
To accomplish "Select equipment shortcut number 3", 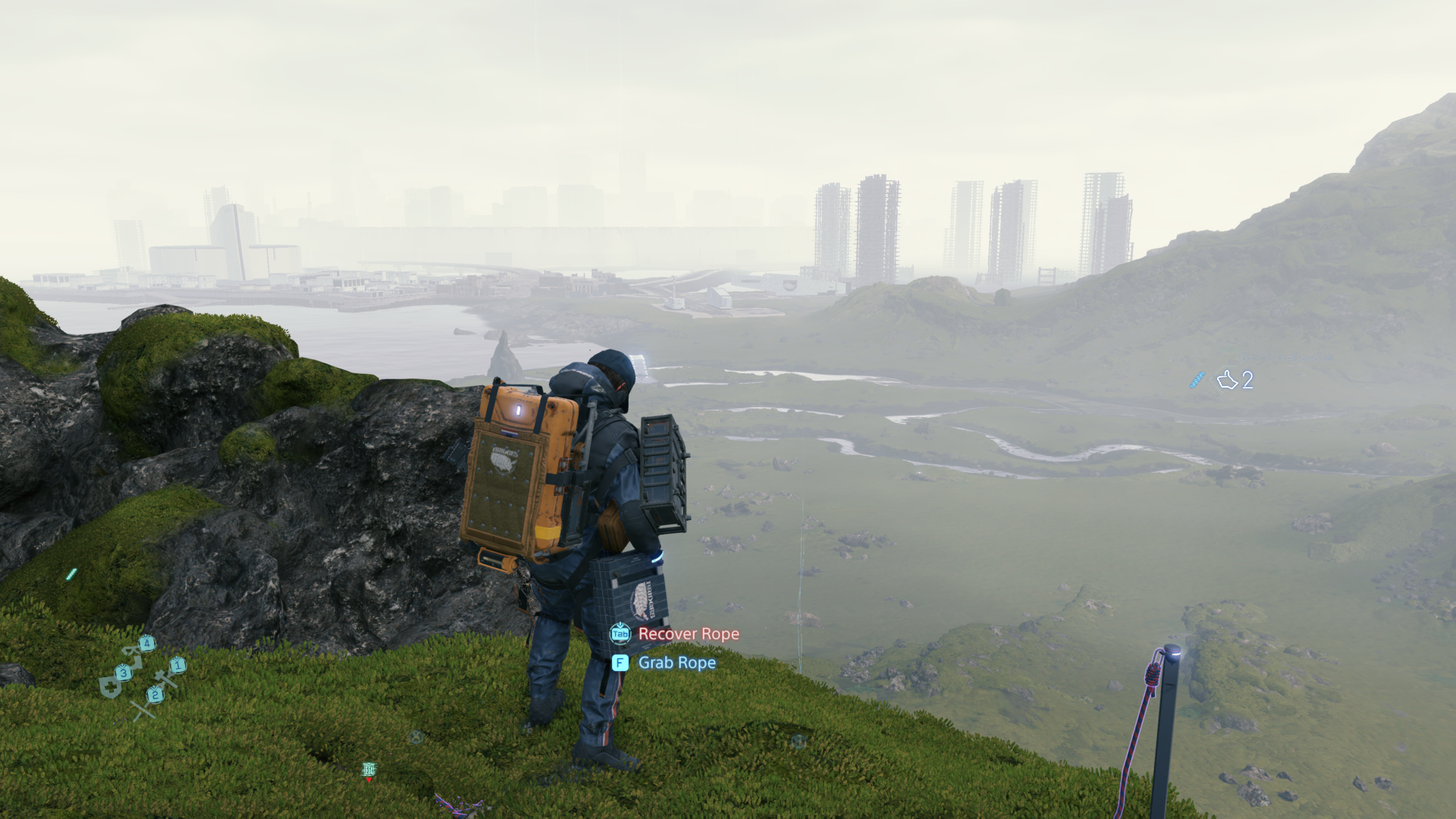I will coord(123,673).
